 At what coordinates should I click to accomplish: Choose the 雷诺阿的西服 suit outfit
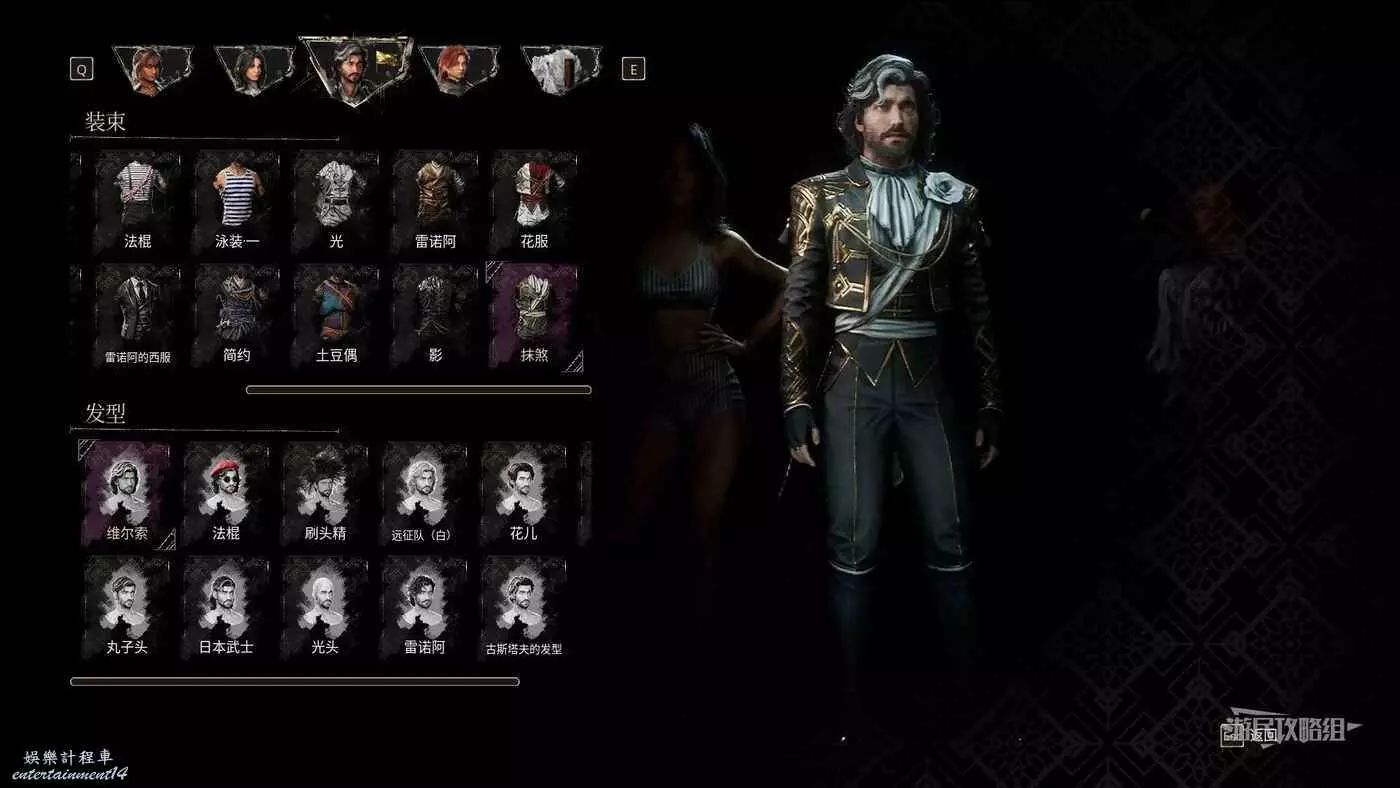[x=138, y=315]
